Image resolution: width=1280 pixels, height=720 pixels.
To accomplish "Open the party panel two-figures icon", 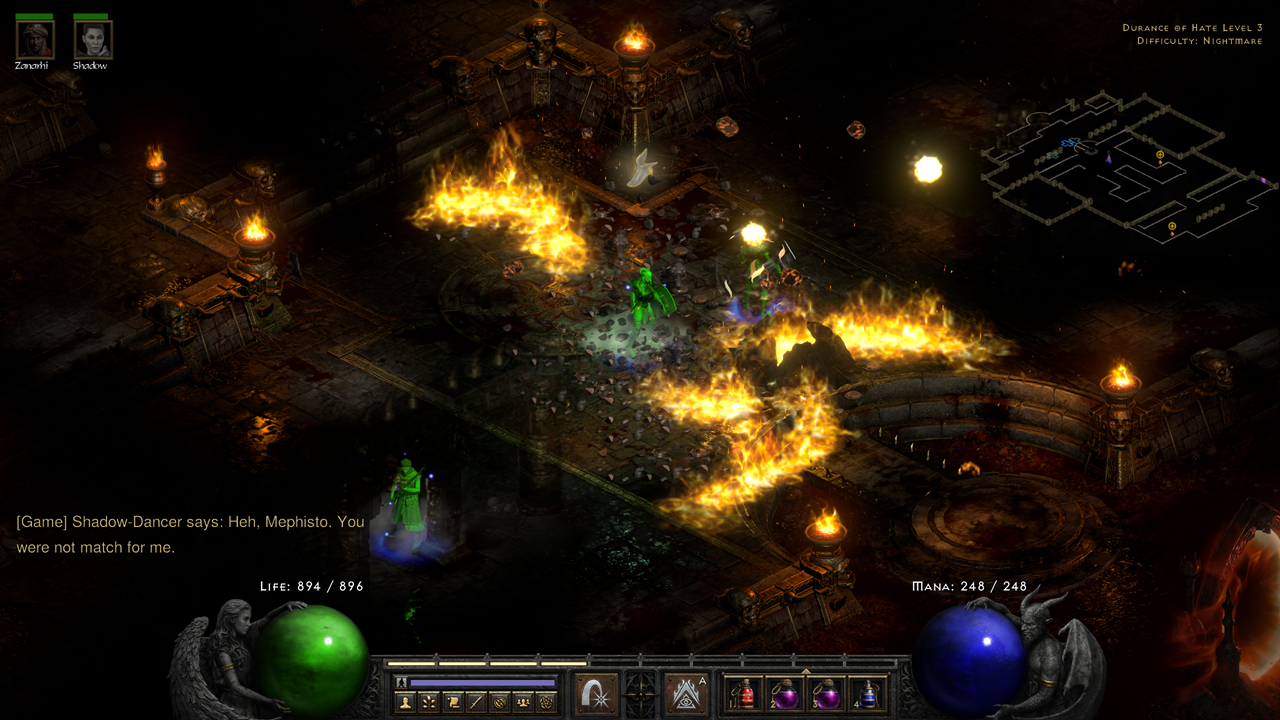I will (522, 702).
